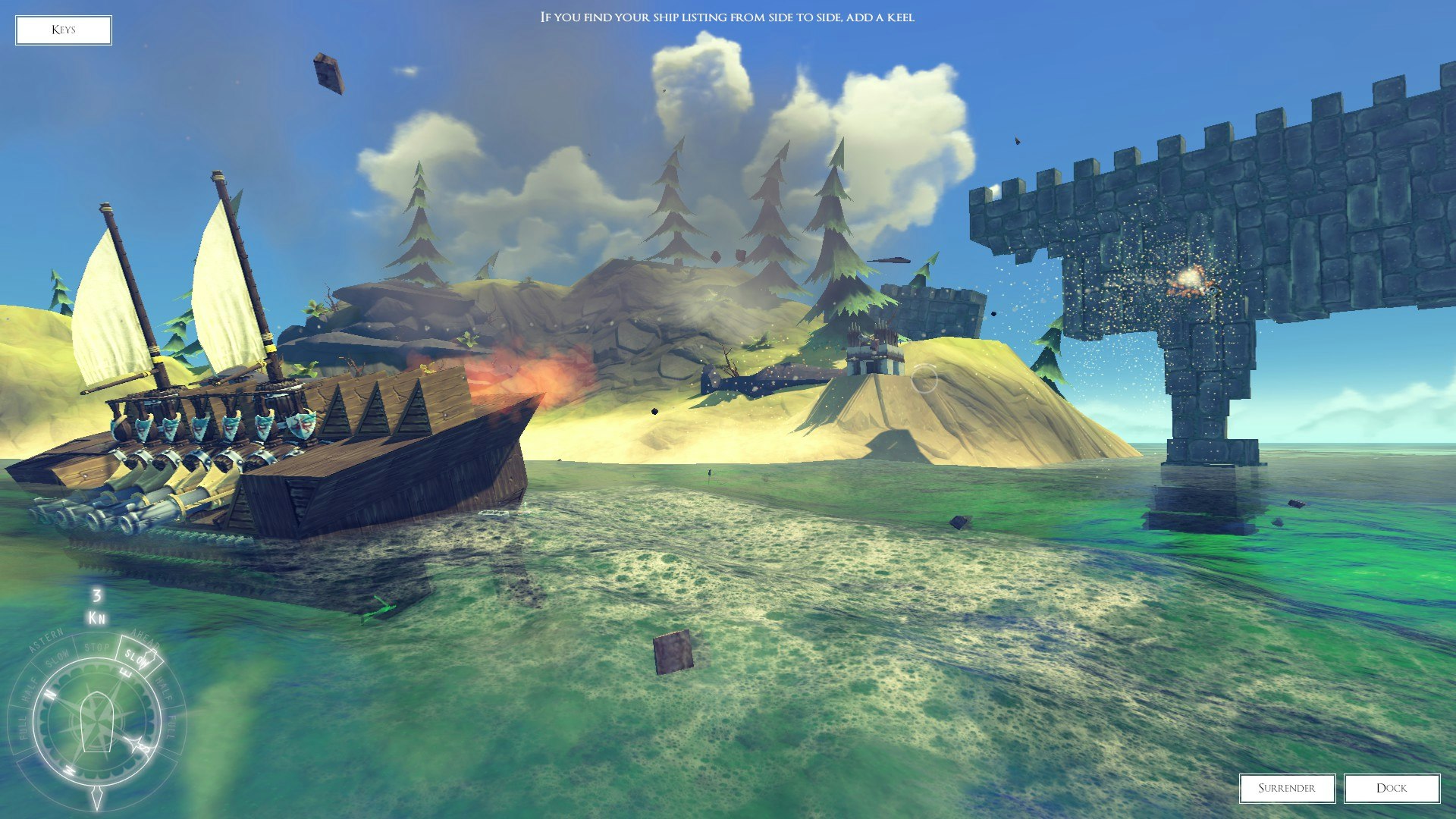Surrender the battle
1456x819 pixels.
[1287, 788]
